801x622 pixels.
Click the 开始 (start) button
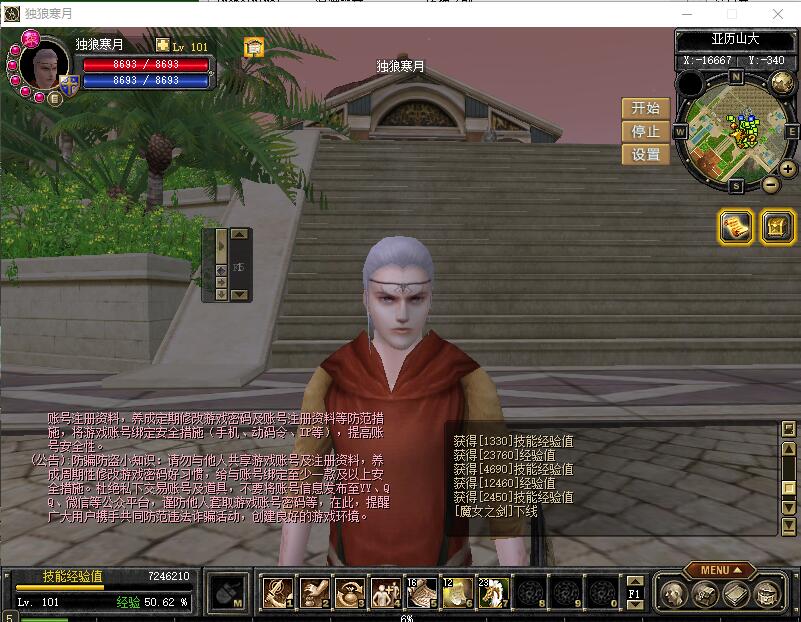646,108
